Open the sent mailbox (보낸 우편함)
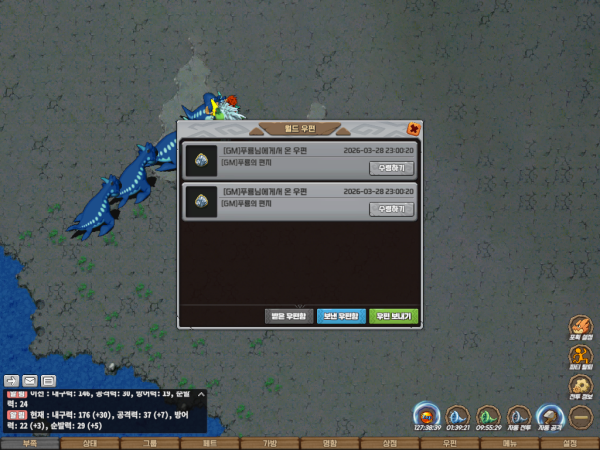Viewport: 600px width, 450px height. point(341,315)
